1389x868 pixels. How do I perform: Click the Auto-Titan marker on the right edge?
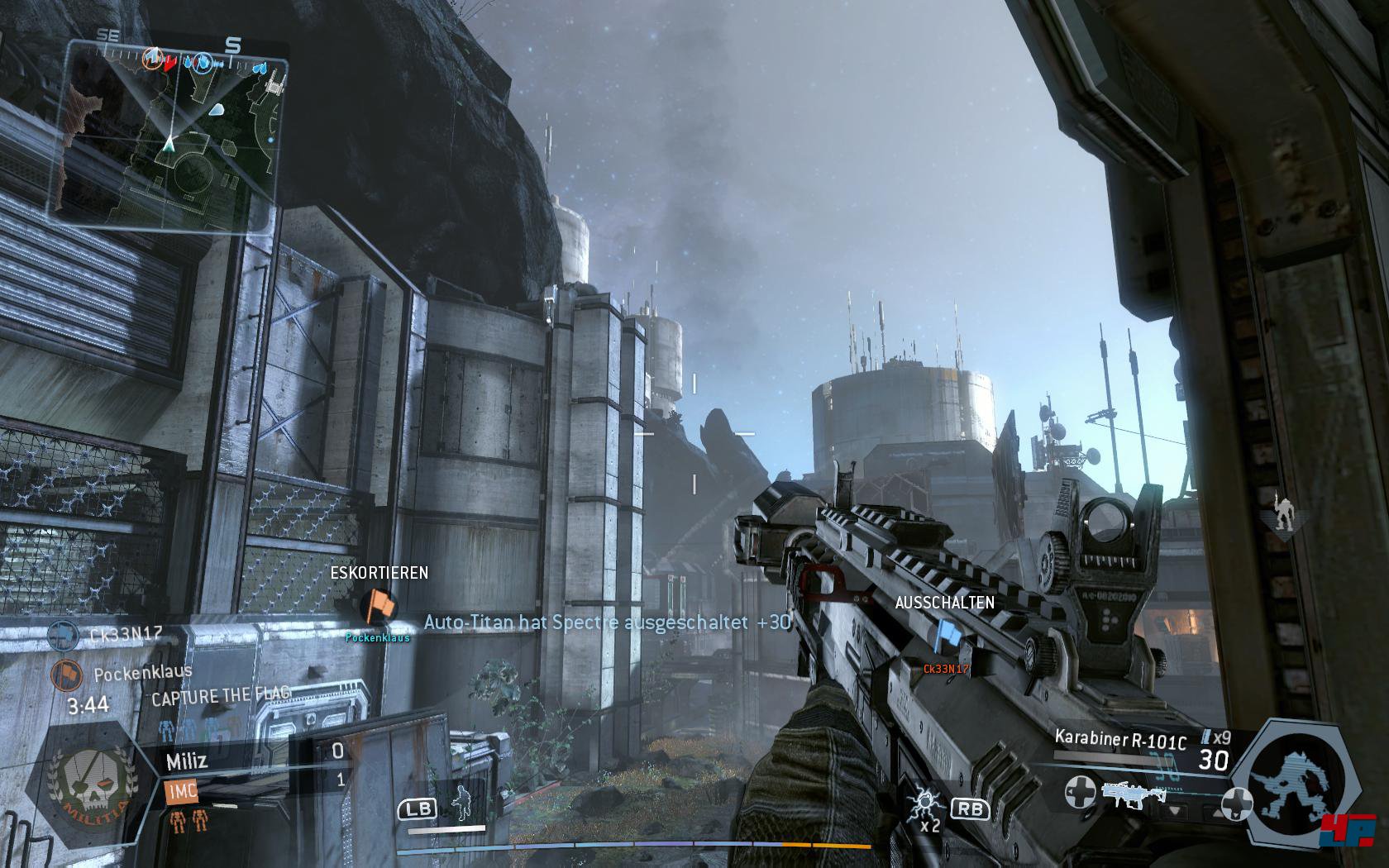pyautogui.click(x=1281, y=514)
